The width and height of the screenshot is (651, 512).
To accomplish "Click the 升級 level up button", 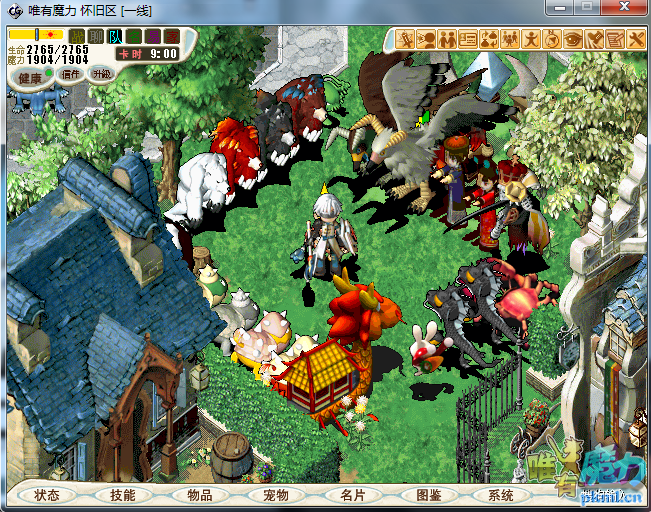I will [x=101, y=74].
